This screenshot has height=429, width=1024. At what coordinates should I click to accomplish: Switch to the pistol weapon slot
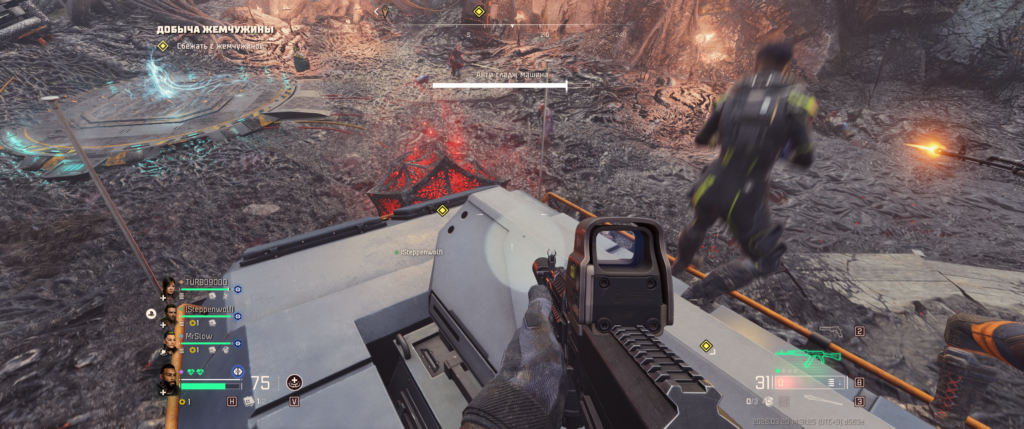832,331
